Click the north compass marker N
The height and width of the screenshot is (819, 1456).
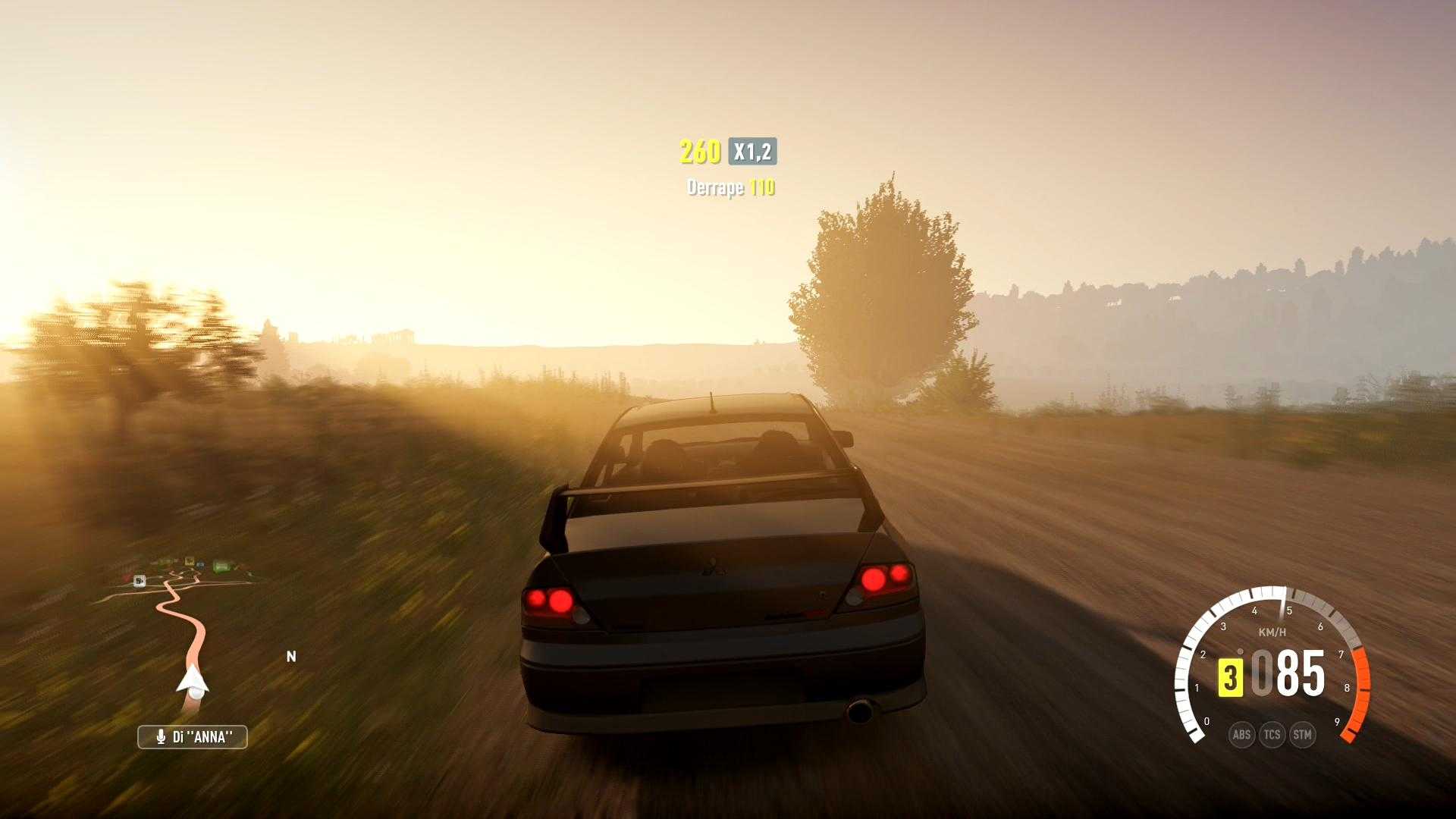tap(291, 657)
